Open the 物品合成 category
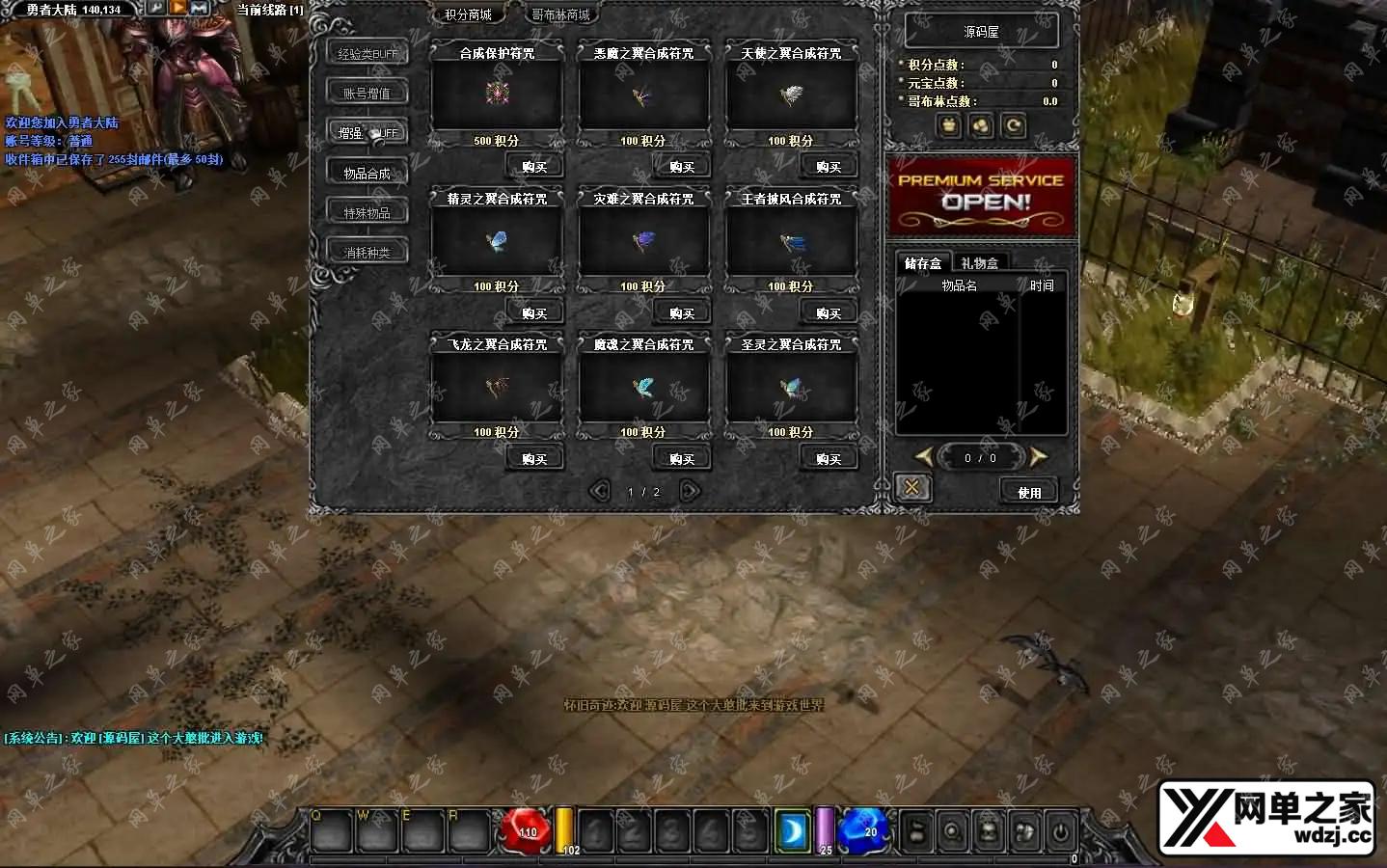 pyautogui.click(x=367, y=174)
